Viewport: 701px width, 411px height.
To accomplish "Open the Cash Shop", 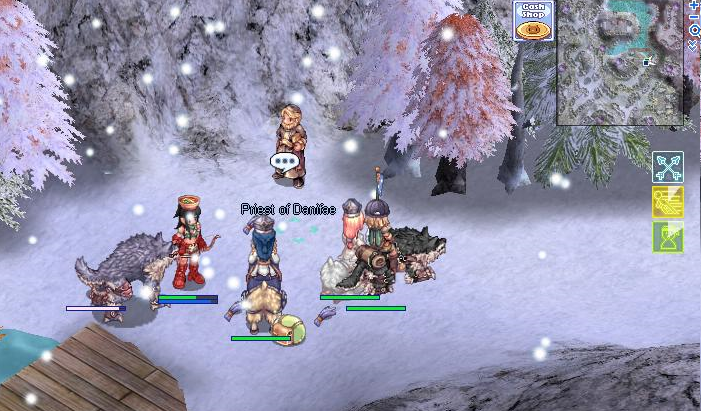I will [x=533, y=21].
